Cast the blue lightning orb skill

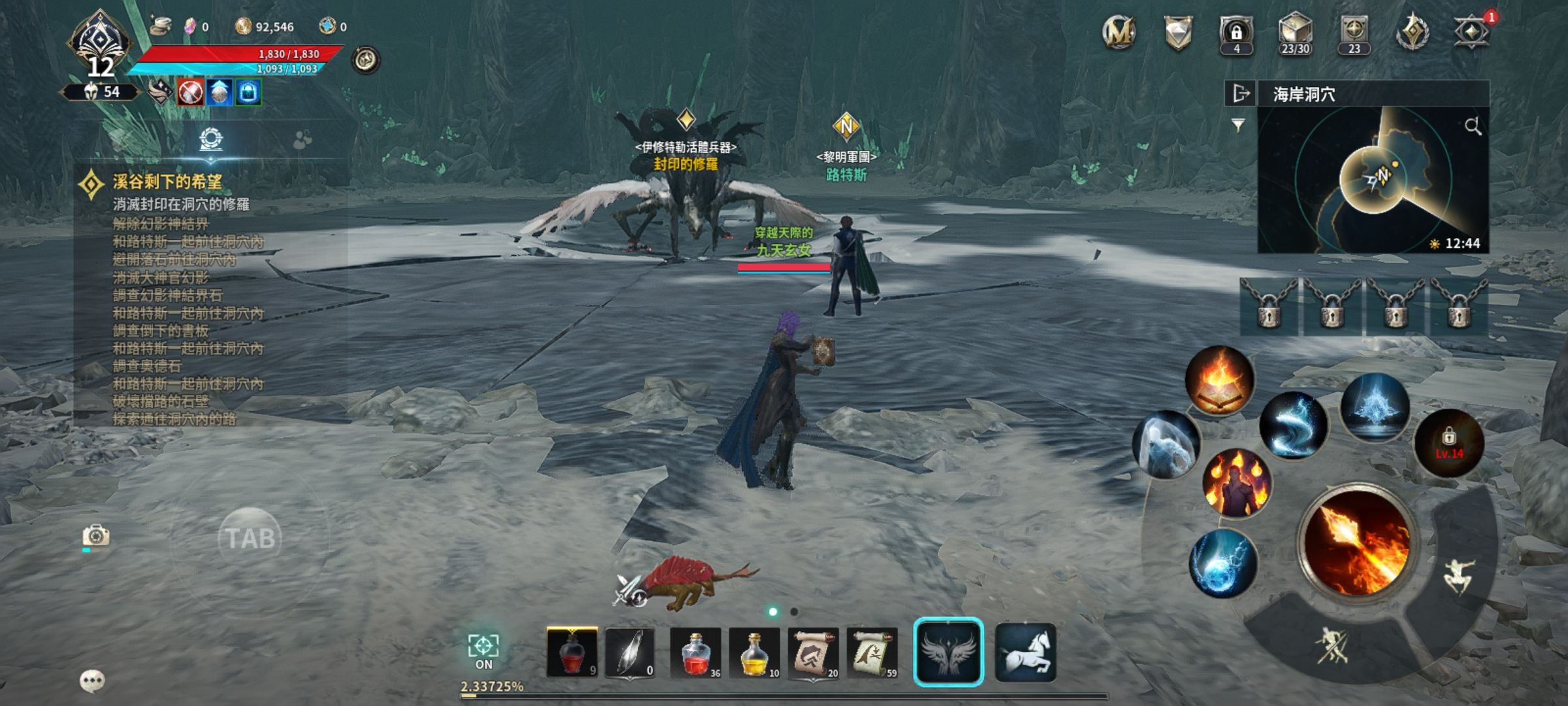1223,563
